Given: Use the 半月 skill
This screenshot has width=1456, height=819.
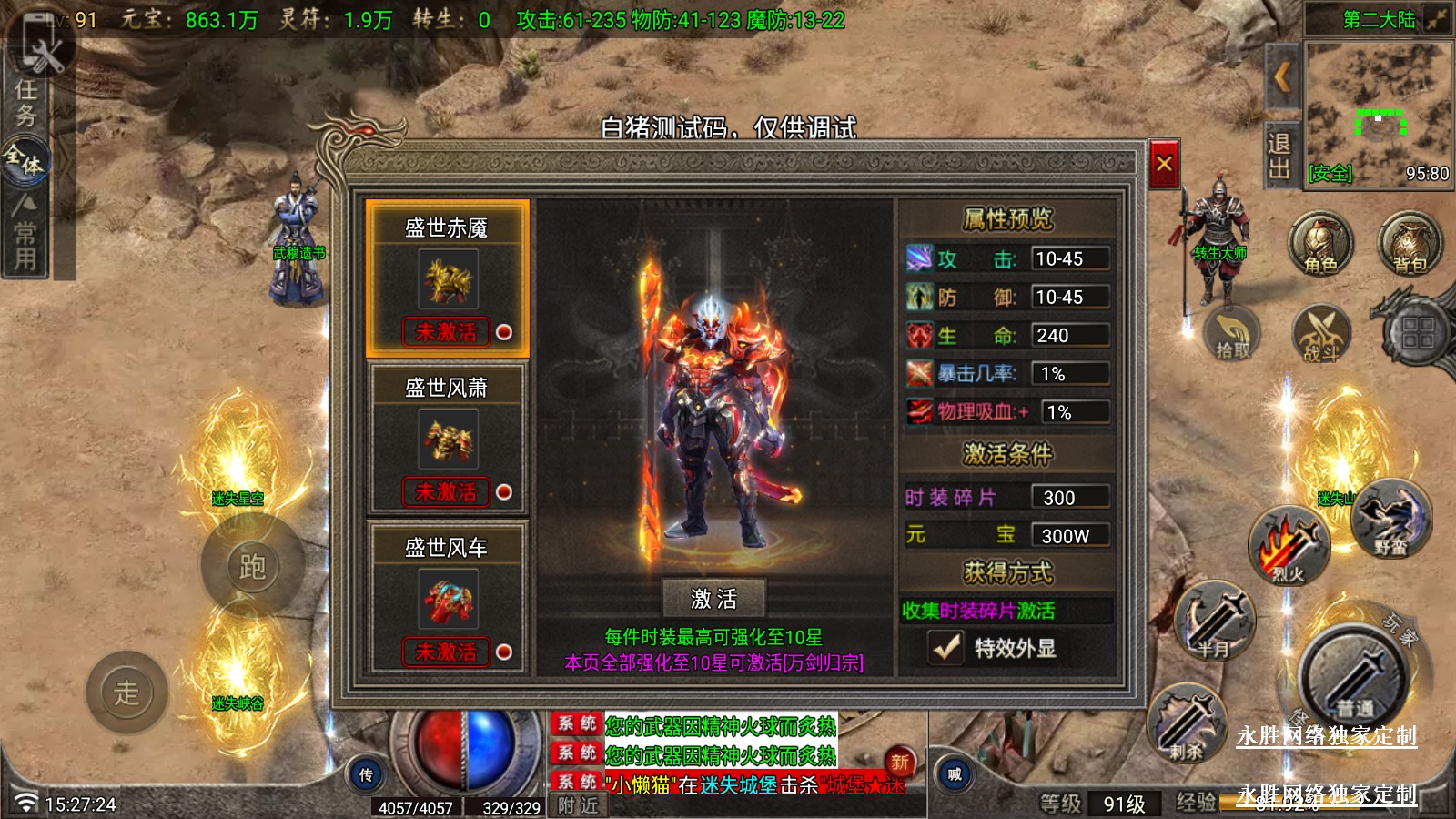Looking at the screenshot, I should pos(1215,621).
